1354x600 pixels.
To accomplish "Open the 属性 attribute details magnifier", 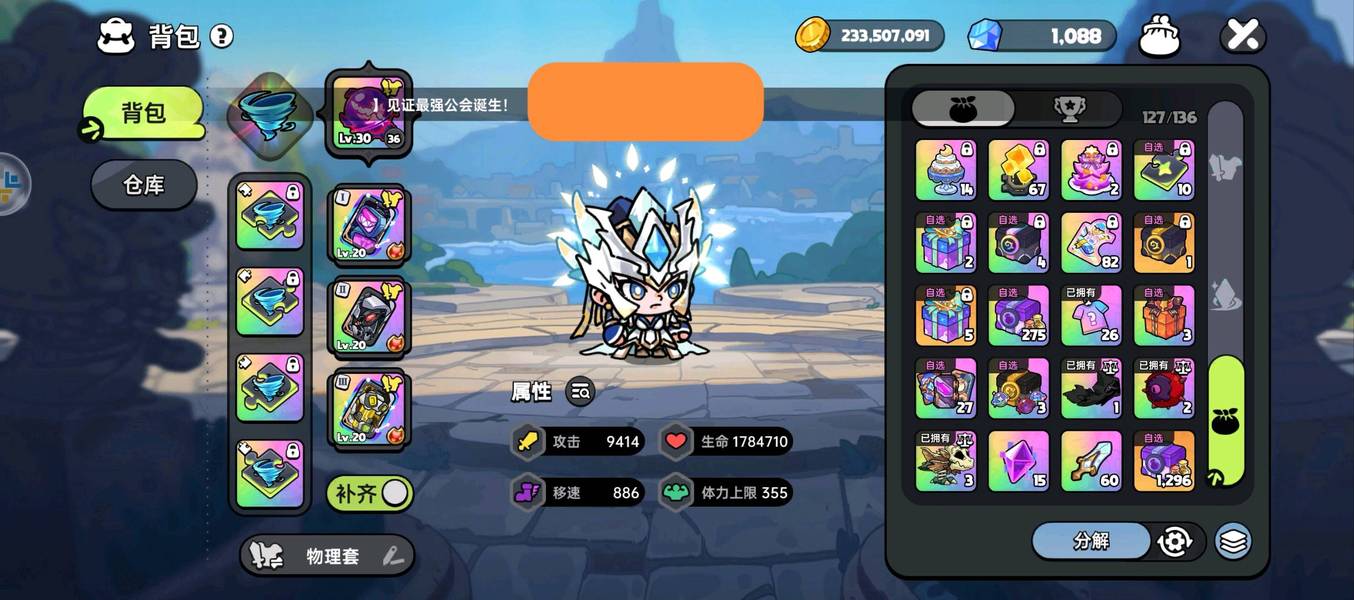I will [580, 392].
